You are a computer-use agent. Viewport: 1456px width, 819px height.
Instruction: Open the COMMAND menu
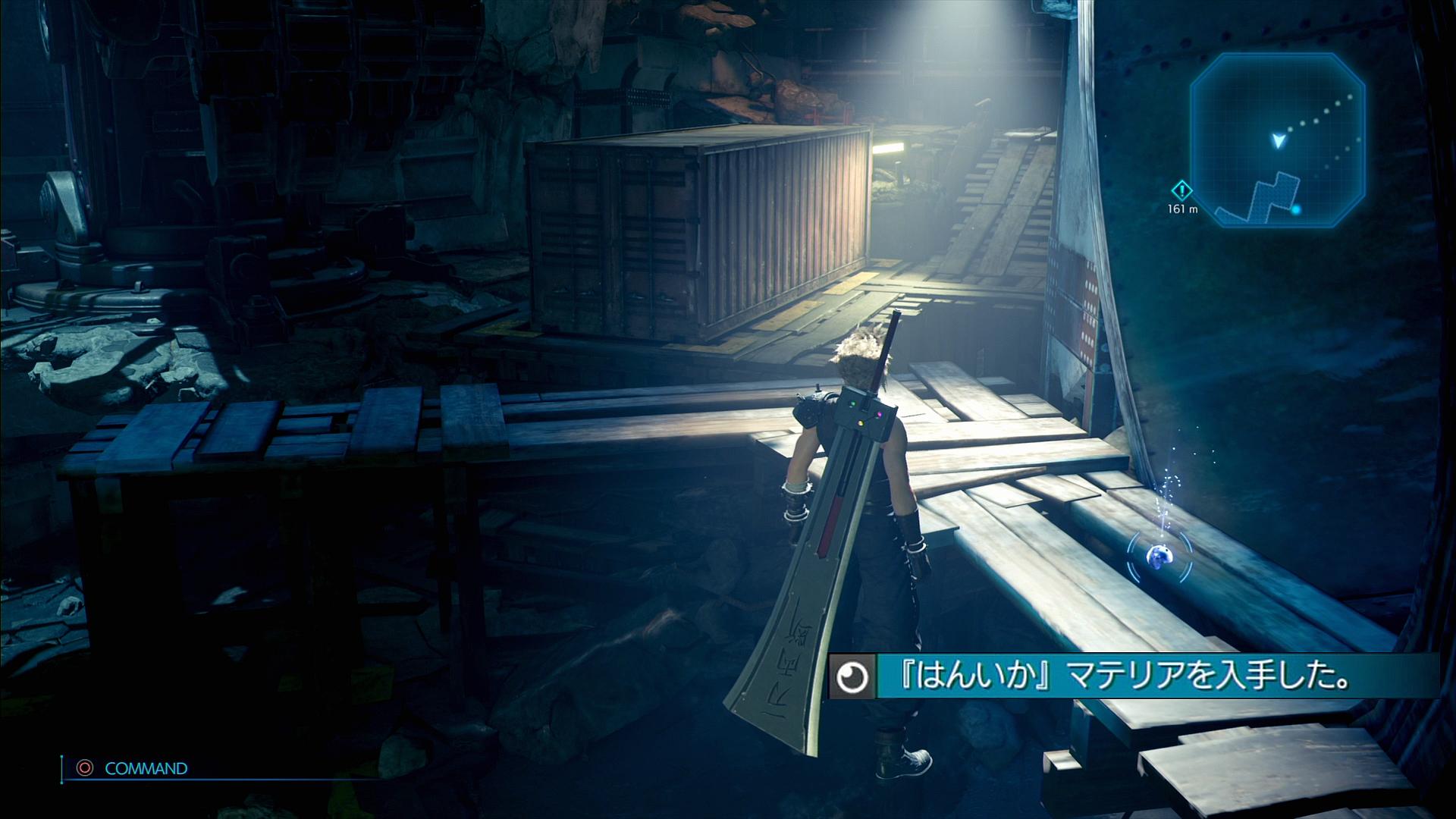point(145,768)
